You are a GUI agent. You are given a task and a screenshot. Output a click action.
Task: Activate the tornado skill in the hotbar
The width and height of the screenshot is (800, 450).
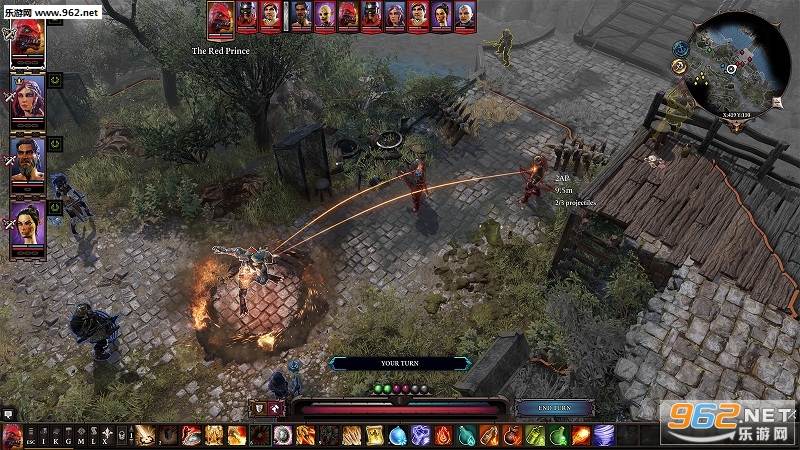(606, 436)
